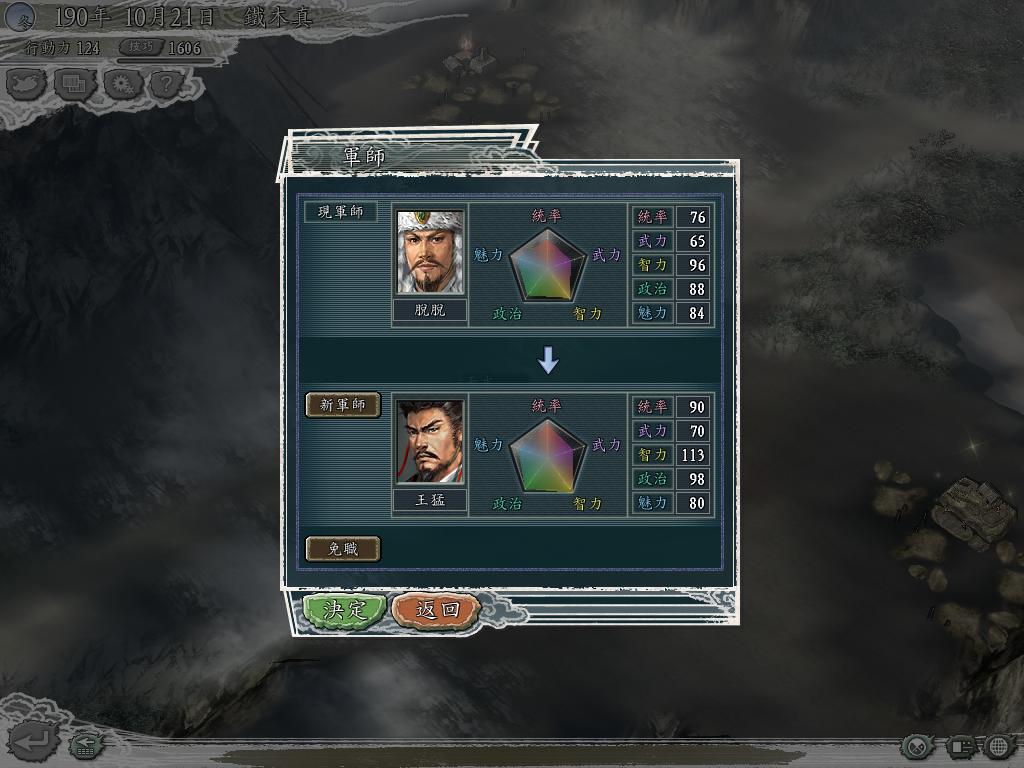The width and height of the screenshot is (1024, 768).
Task: Click the globe icon at bottom right
Action: coord(999,746)
